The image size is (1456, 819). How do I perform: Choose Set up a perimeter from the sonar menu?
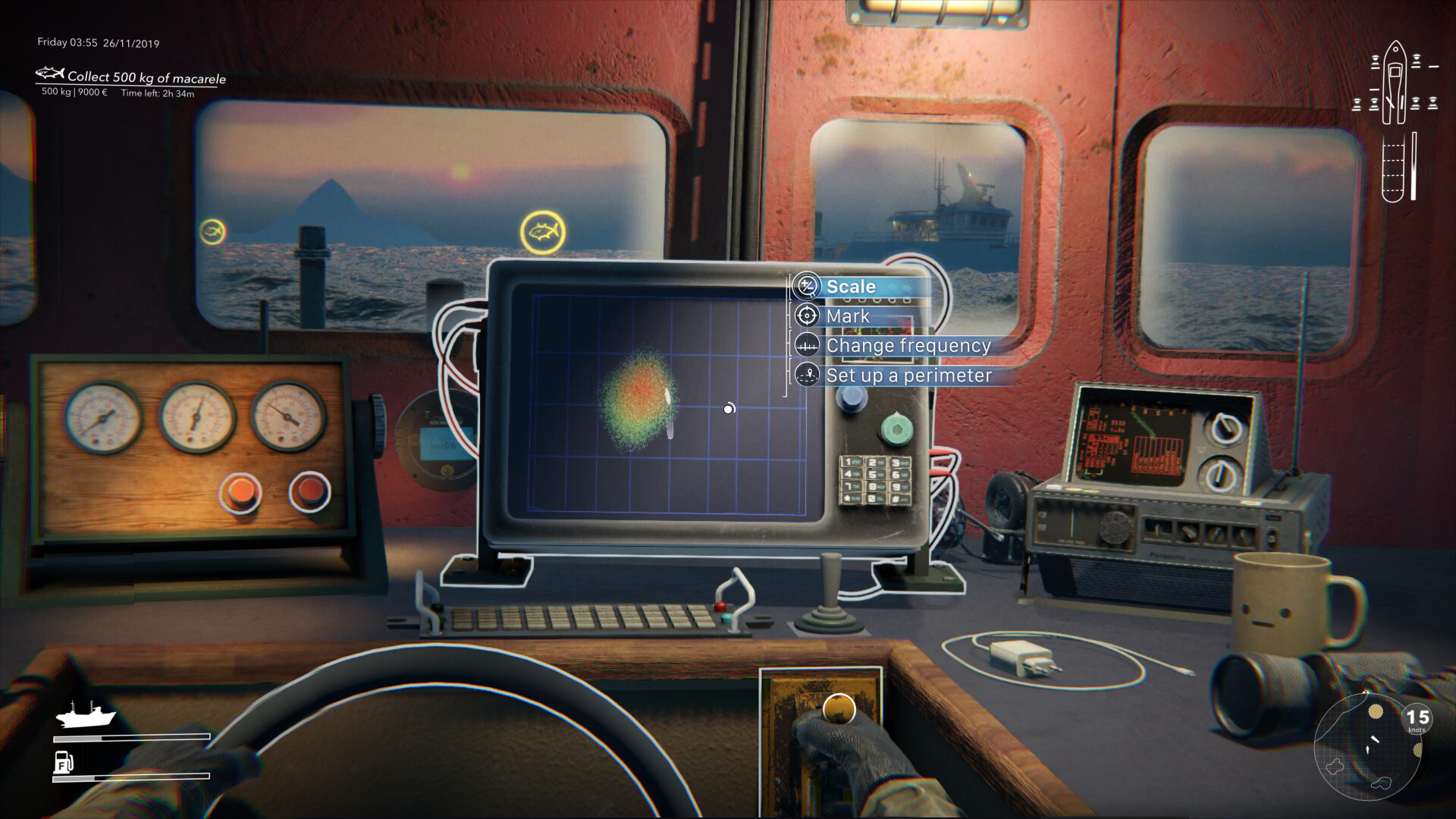(910, 375)
